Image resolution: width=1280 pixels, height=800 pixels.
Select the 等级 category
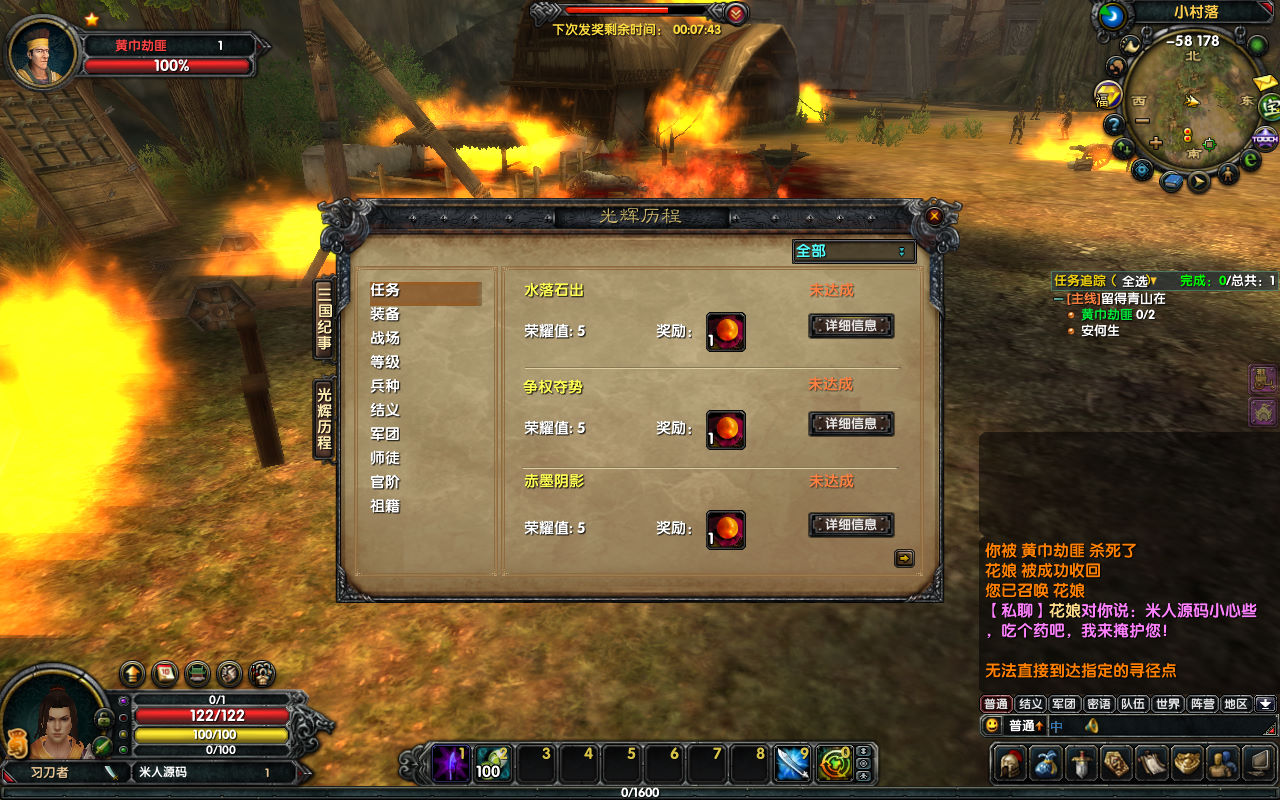click(x=386, y=362)
